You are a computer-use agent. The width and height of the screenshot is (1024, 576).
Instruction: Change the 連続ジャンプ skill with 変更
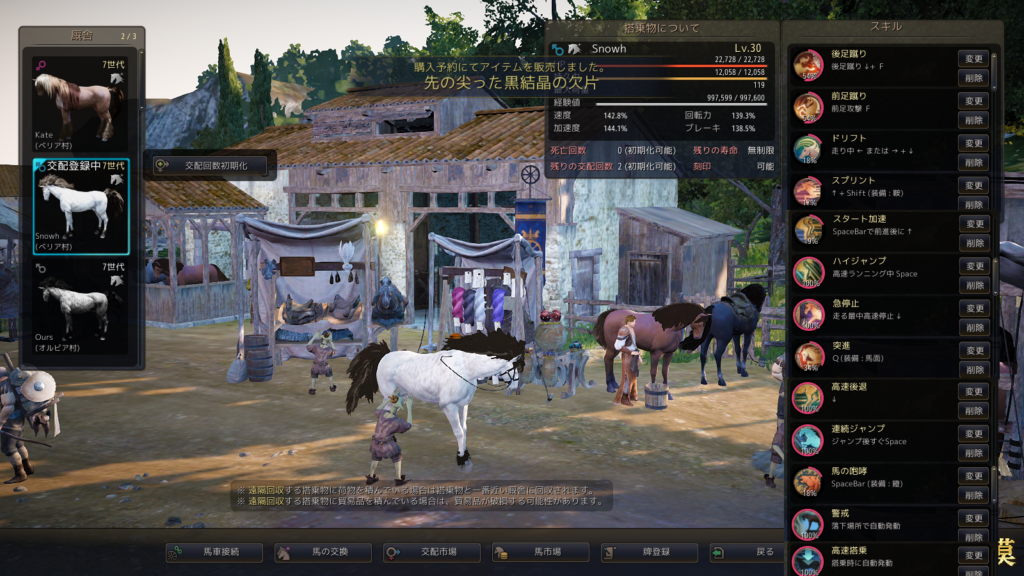click(x=973, y=434)
